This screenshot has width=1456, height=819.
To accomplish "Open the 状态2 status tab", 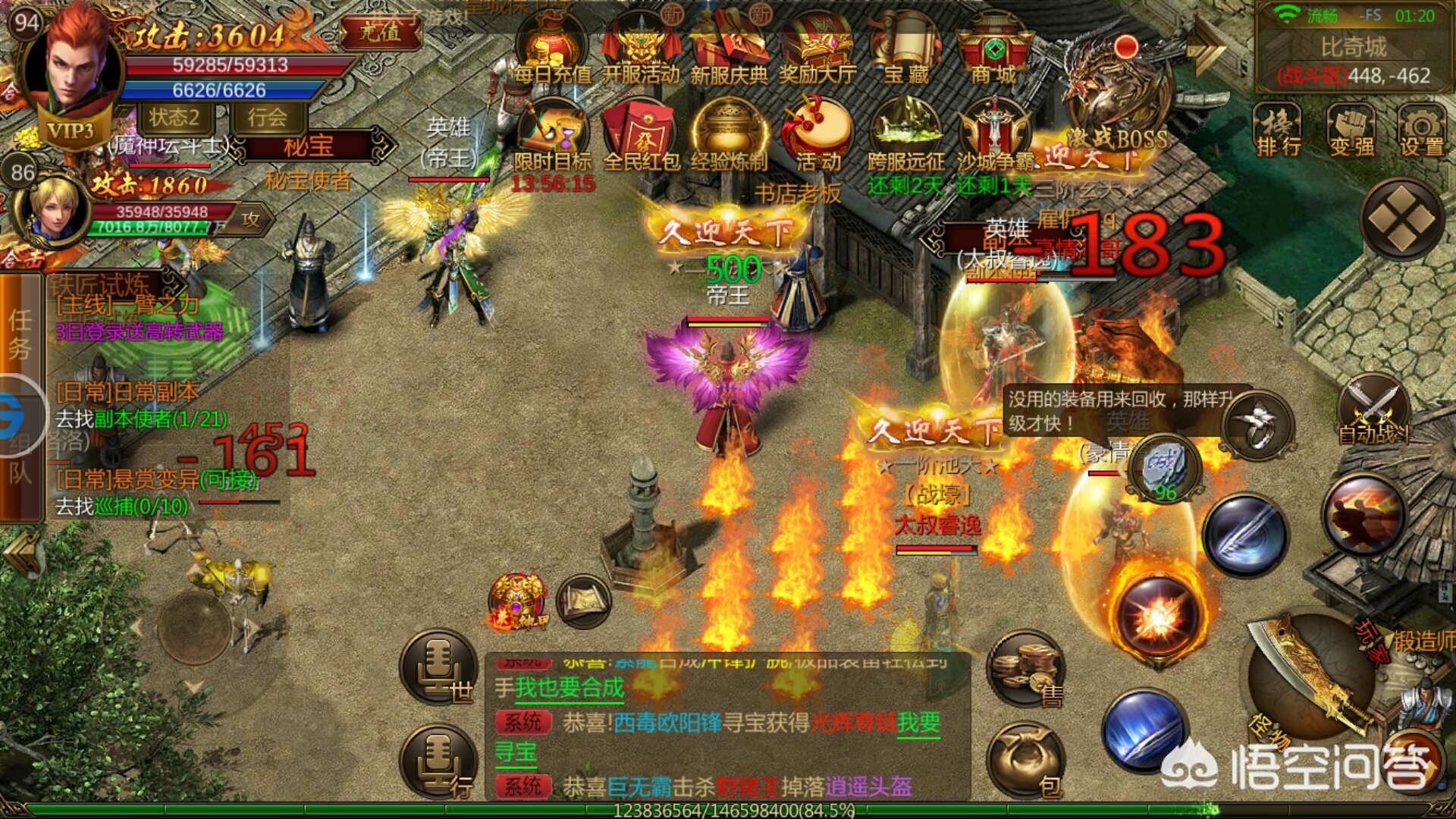I will click(x=174, y=118).
